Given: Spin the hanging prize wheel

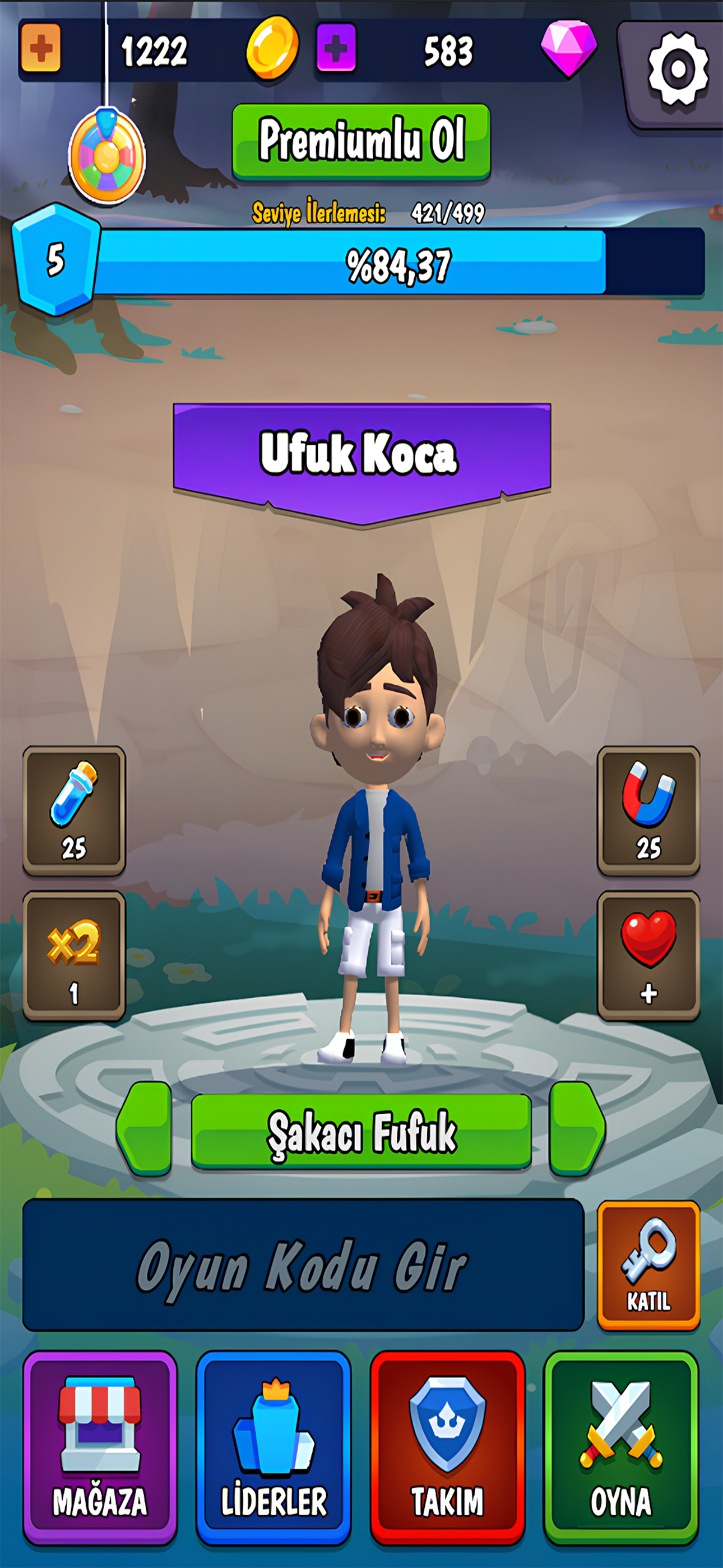Looking at the screenshot, I should coord(107,156).
